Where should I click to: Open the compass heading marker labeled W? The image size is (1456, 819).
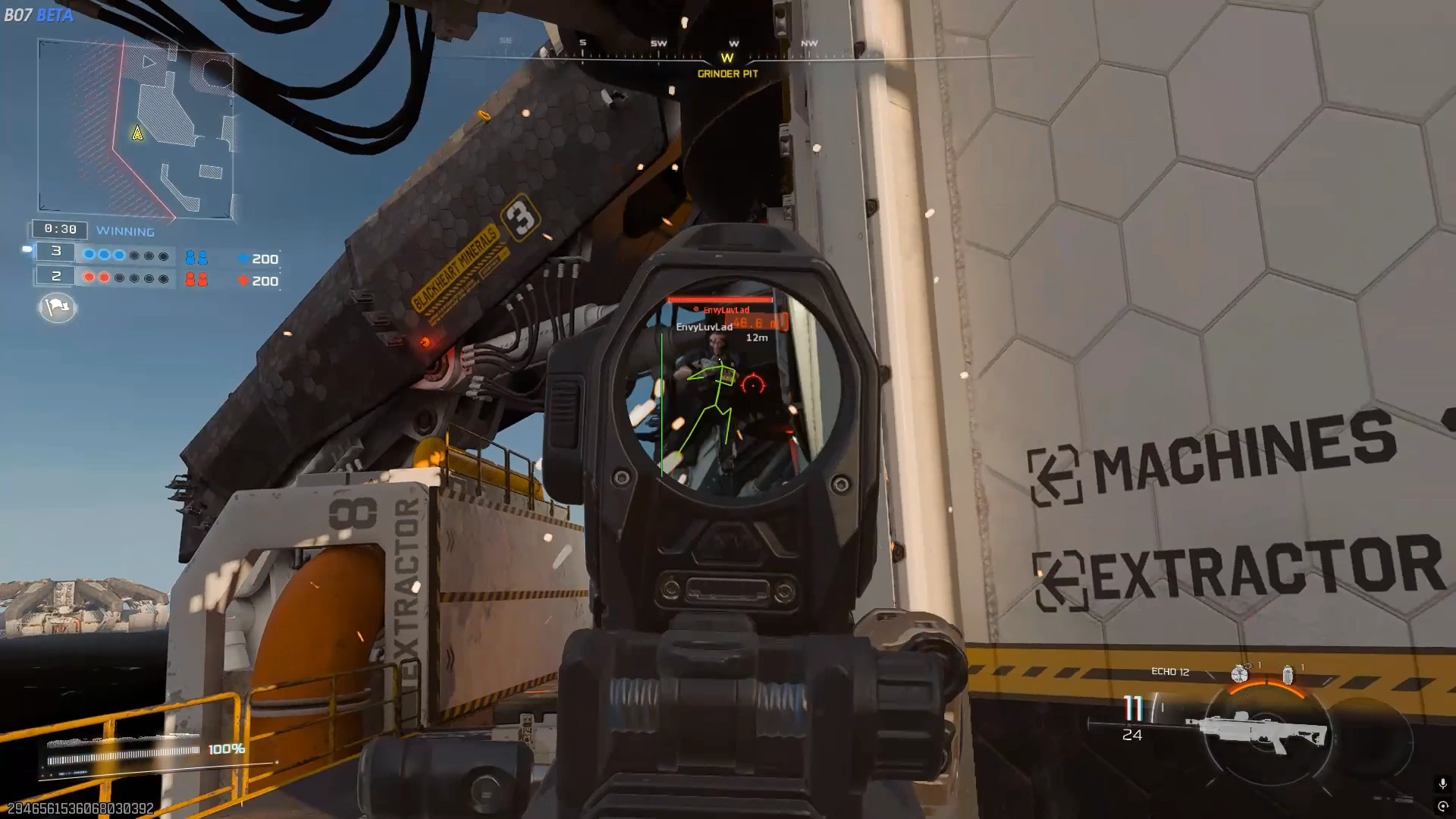pos(727,56)
